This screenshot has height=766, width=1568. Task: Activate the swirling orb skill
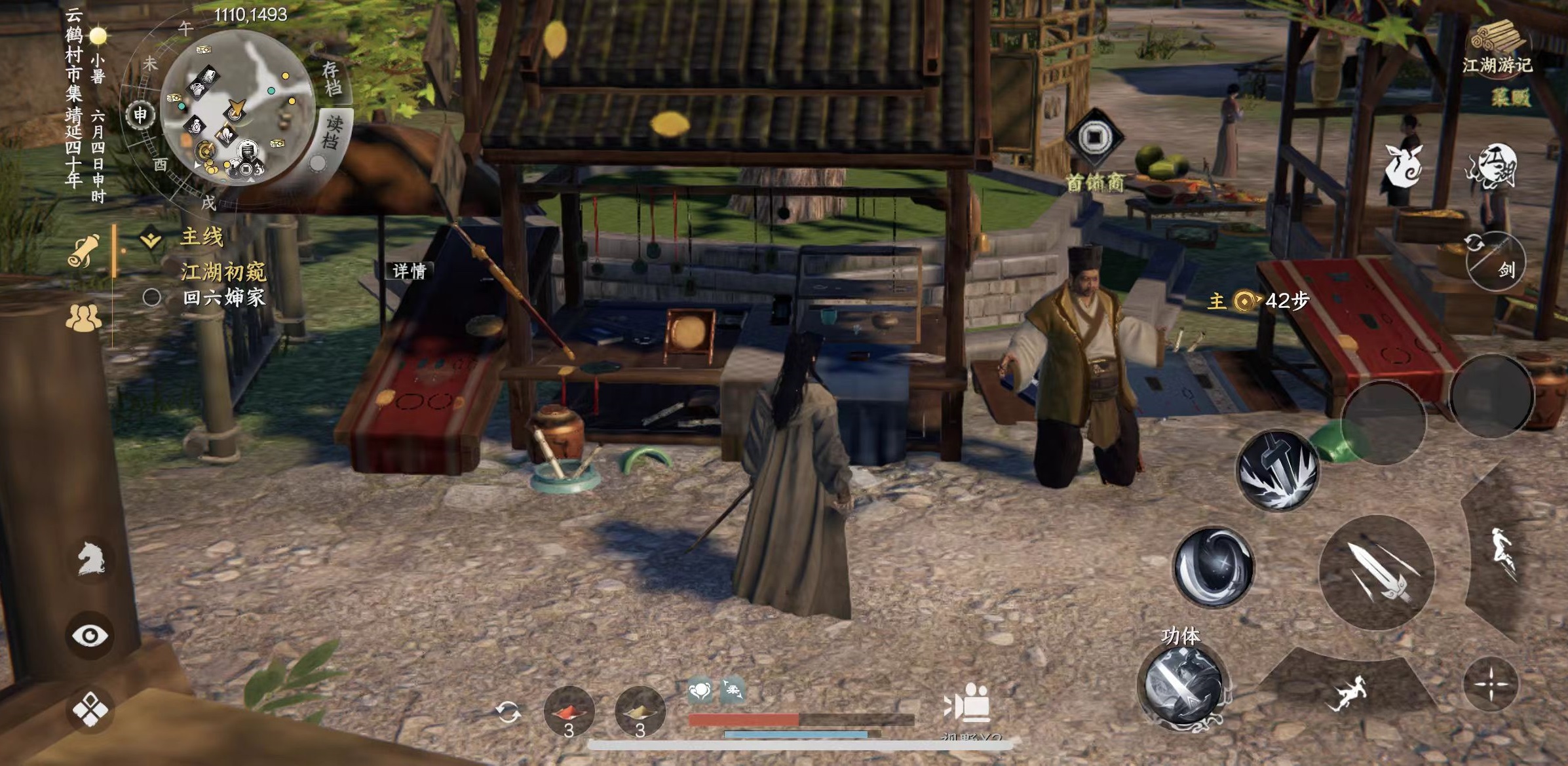[1213, 566]
